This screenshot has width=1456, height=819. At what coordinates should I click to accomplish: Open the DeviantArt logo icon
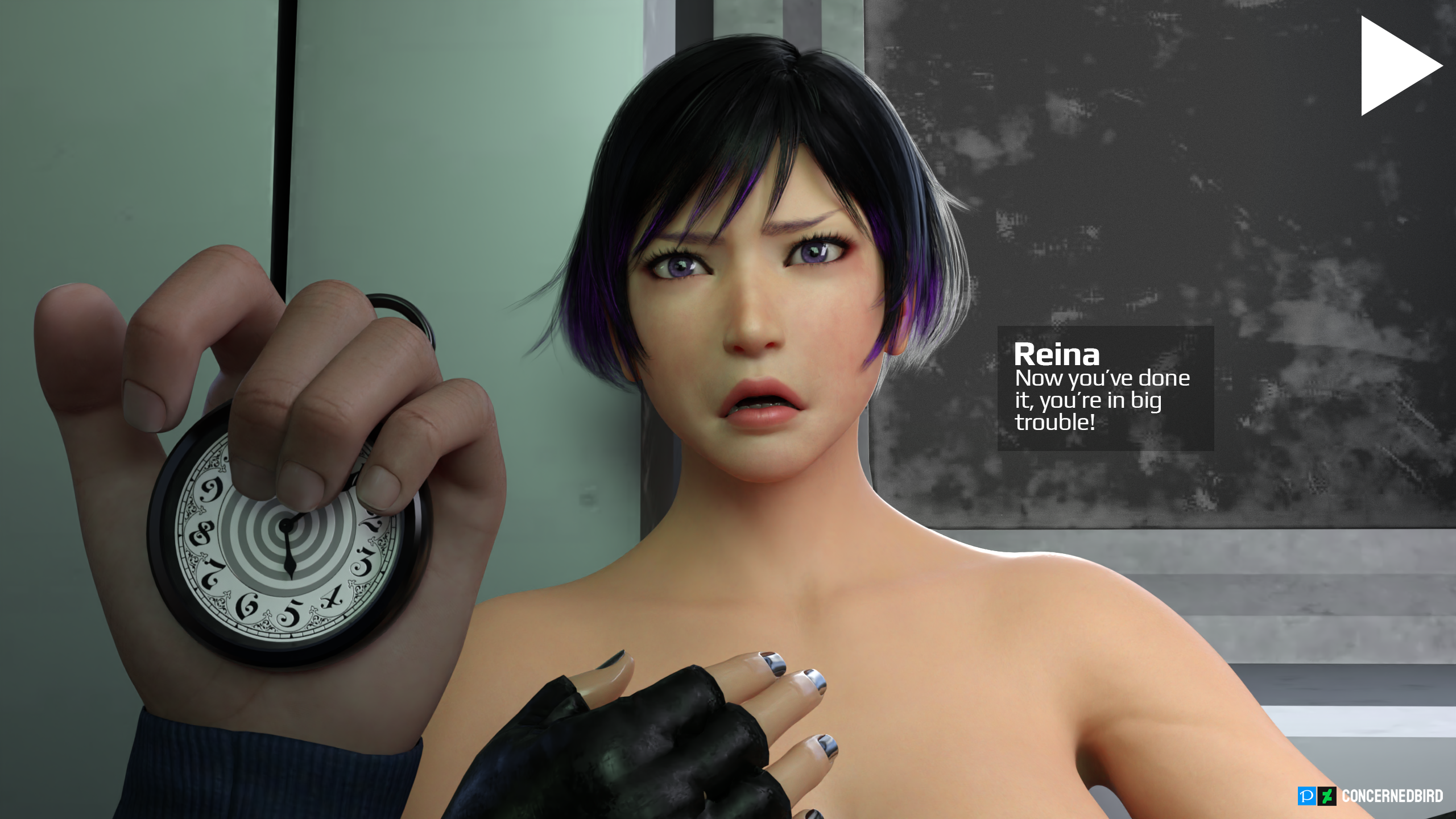click(1327, 796)
